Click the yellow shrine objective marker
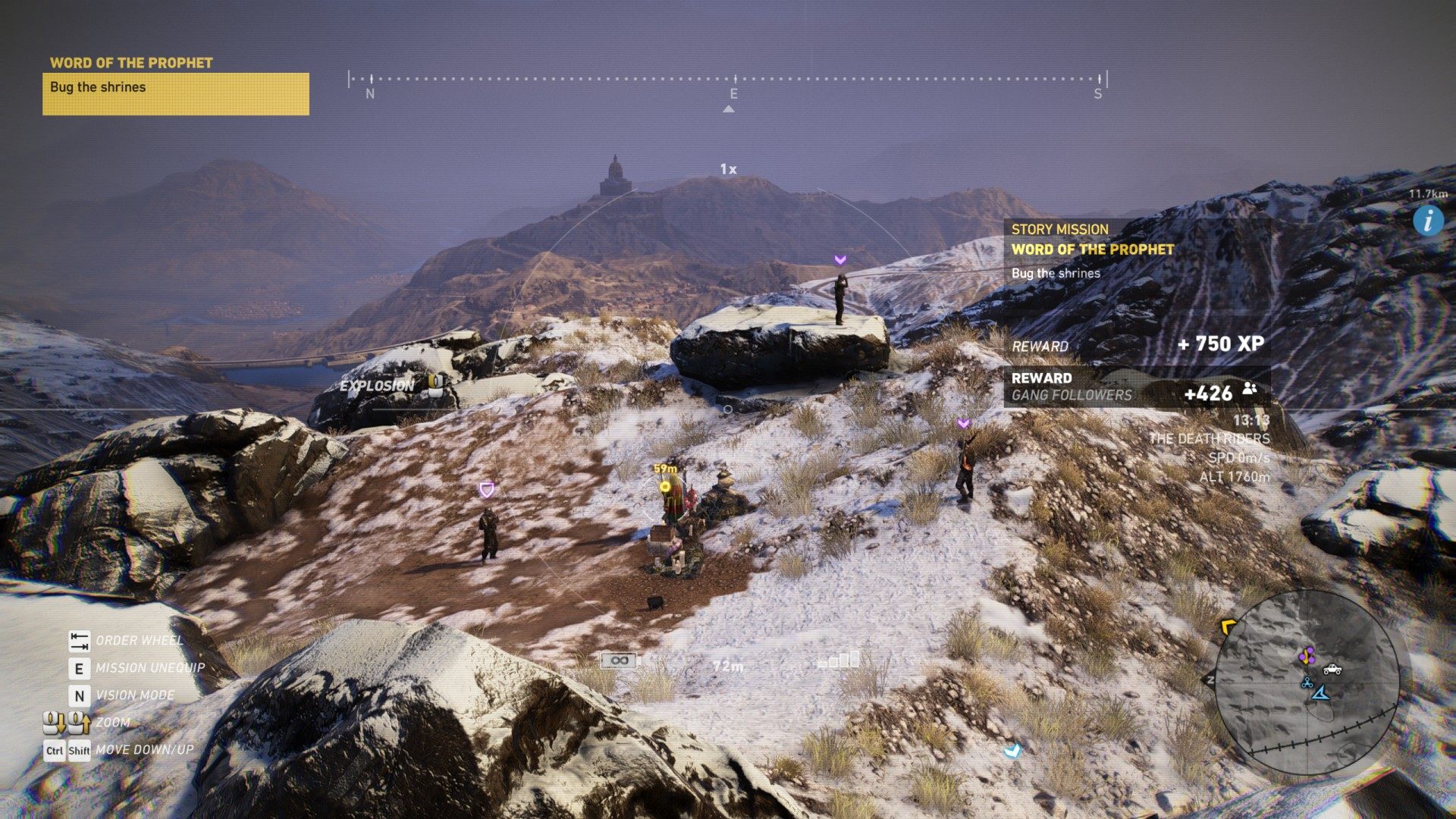 tap(665, 486)
